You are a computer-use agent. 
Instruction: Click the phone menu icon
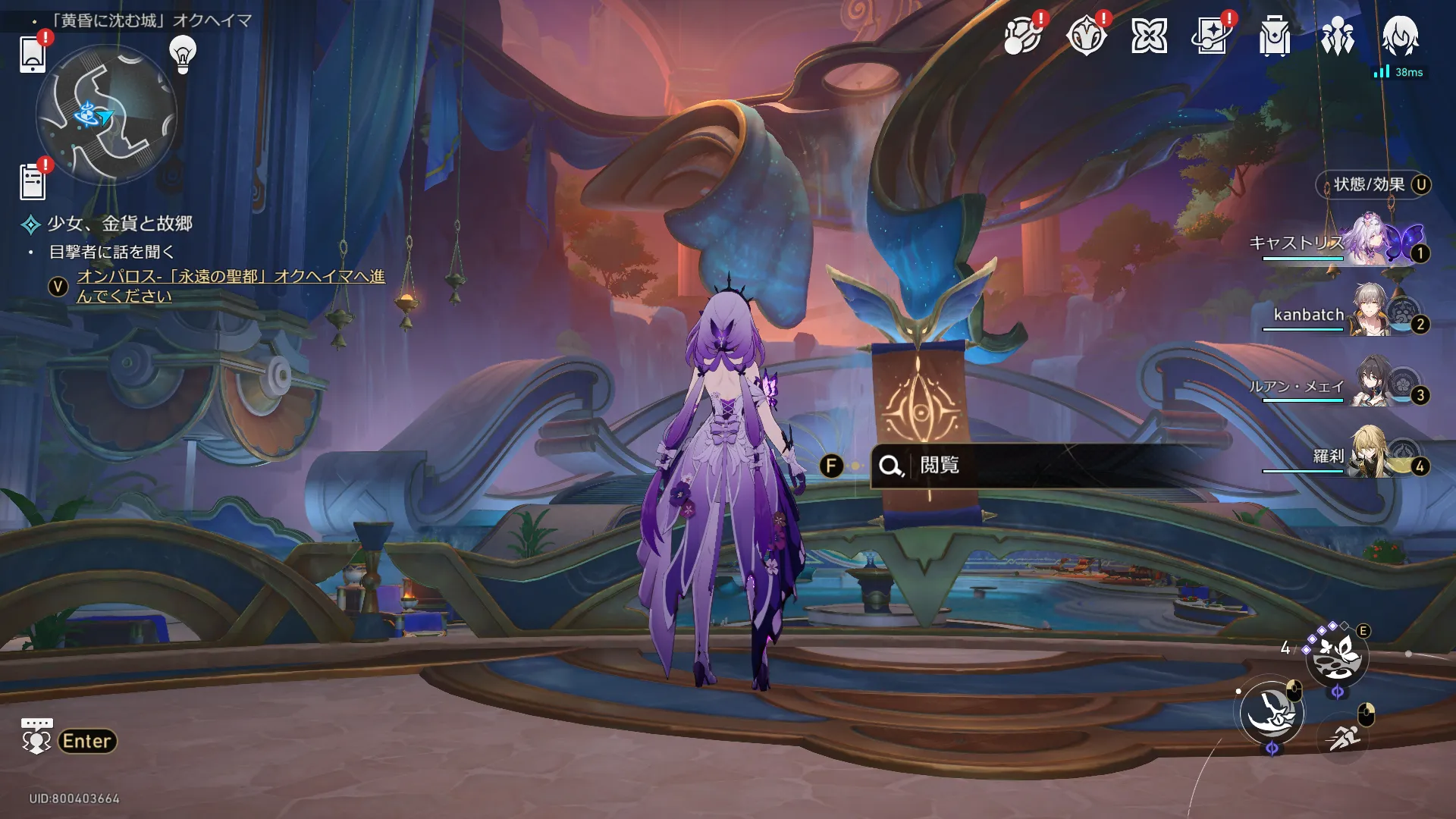pyautogui.click(x=33, y=54)
